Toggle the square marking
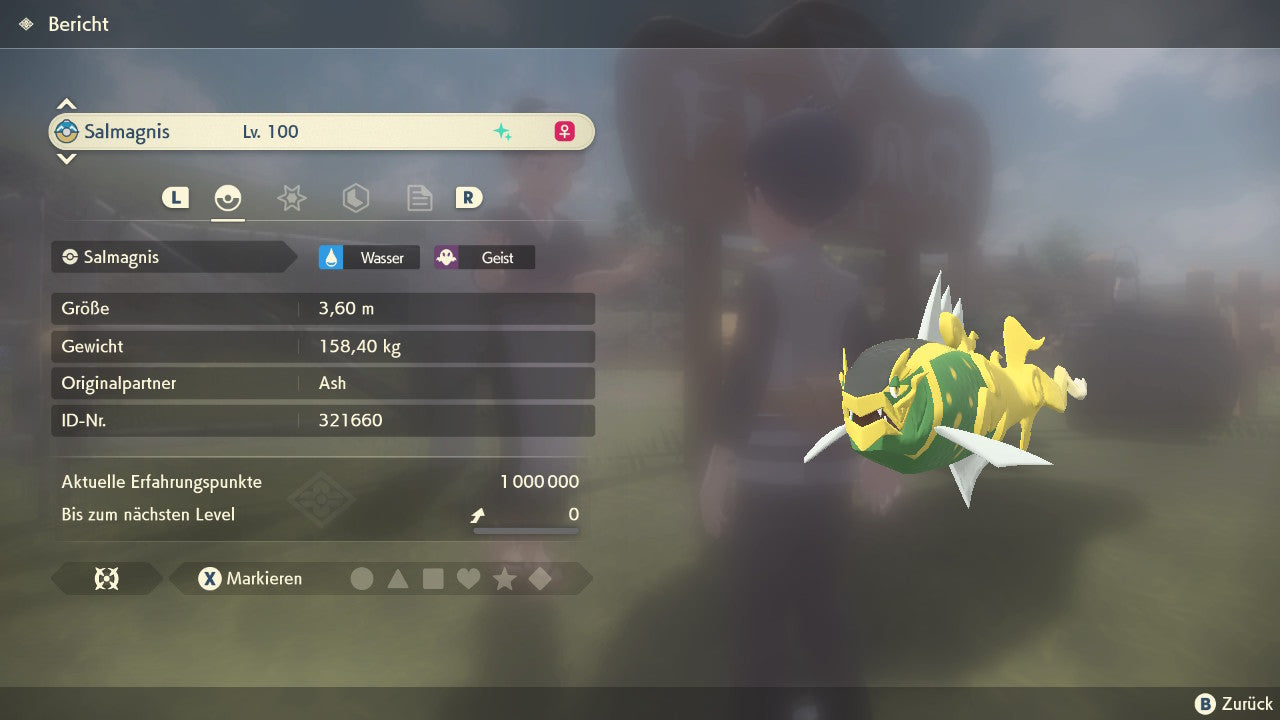 coord(433,578)
